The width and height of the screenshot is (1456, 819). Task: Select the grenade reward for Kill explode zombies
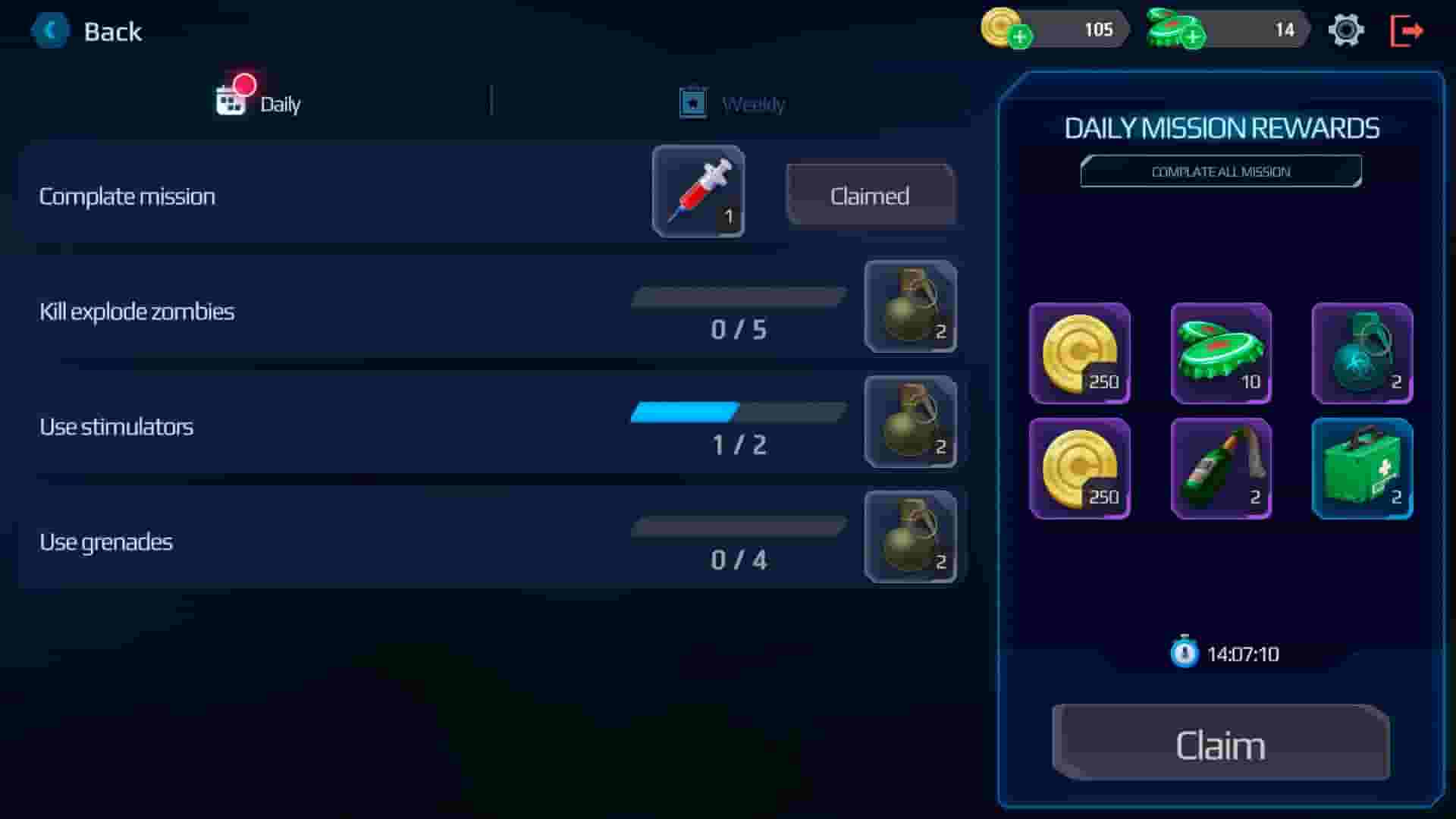909,306
